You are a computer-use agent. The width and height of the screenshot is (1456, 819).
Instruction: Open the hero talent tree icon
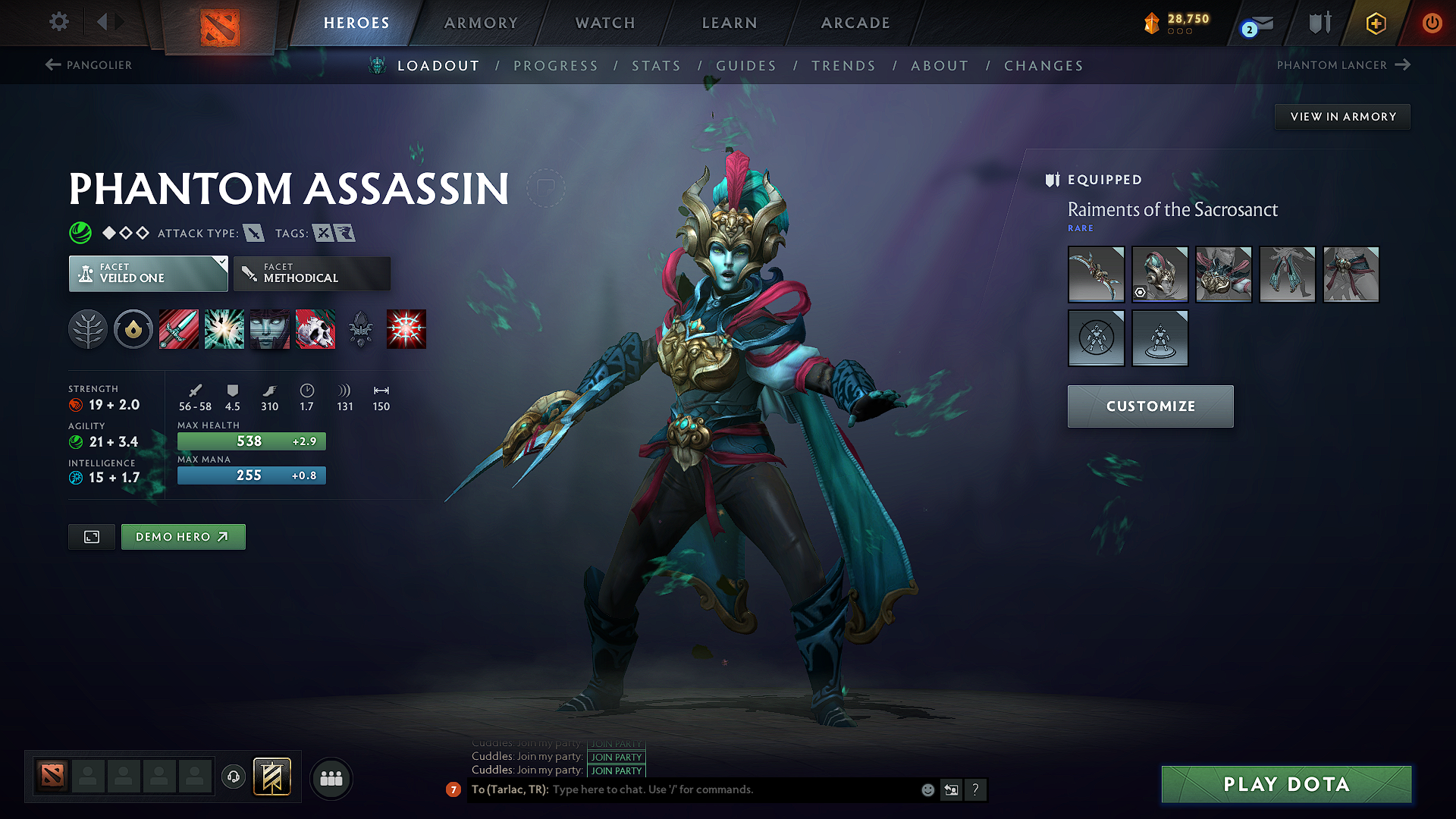click(88, 329)
